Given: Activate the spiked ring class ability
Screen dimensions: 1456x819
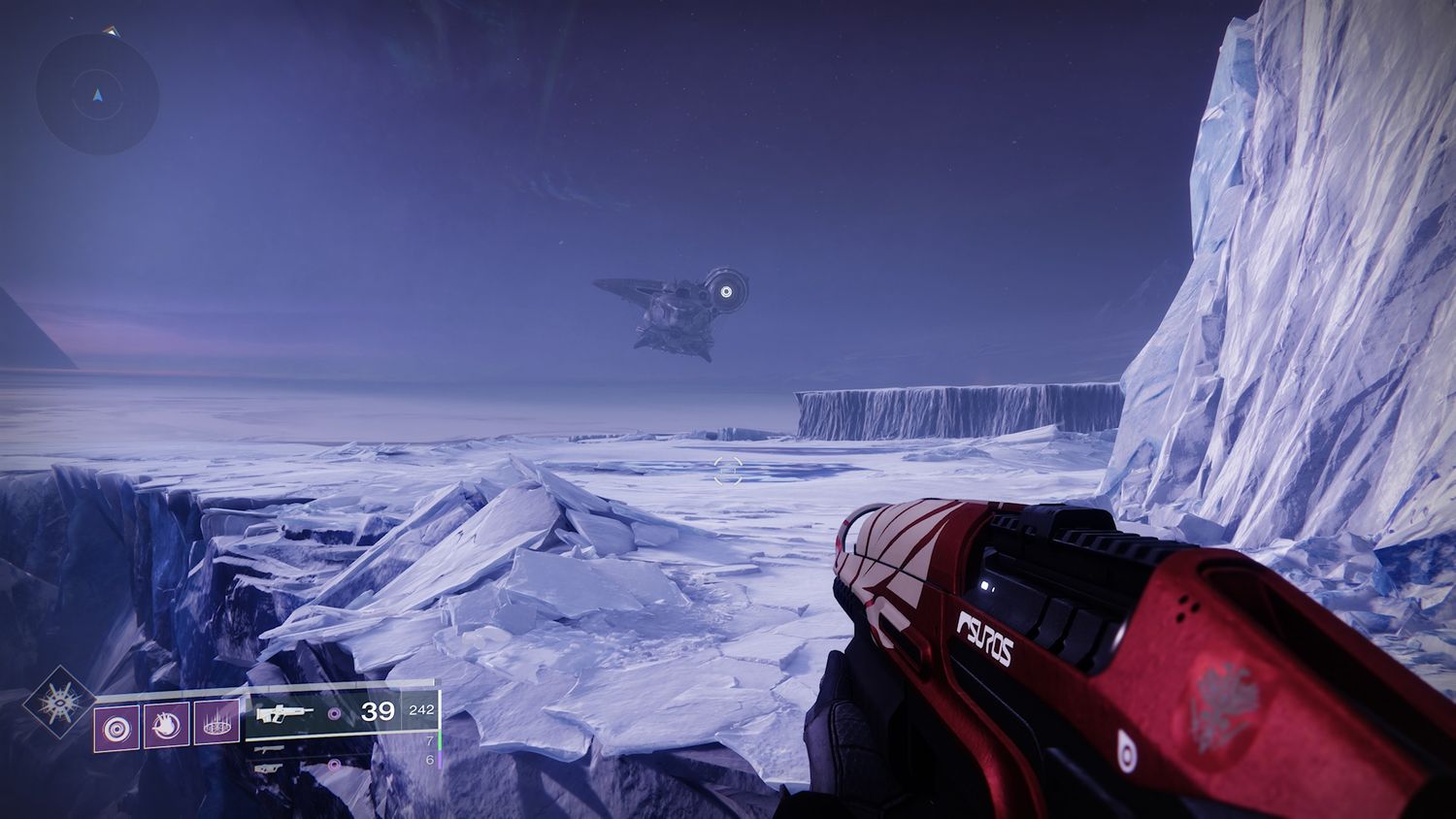Looking at the screenshot, I should point(216,725).
